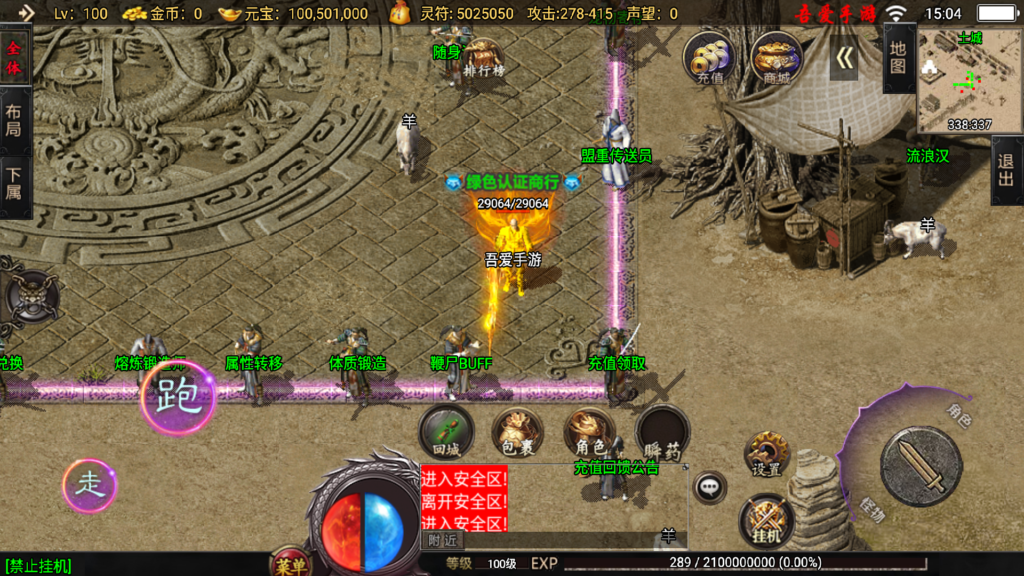Viewport: 1024px width, 576px height.
Task: Switch to the 布局 tab
Action: coord(14,122)
